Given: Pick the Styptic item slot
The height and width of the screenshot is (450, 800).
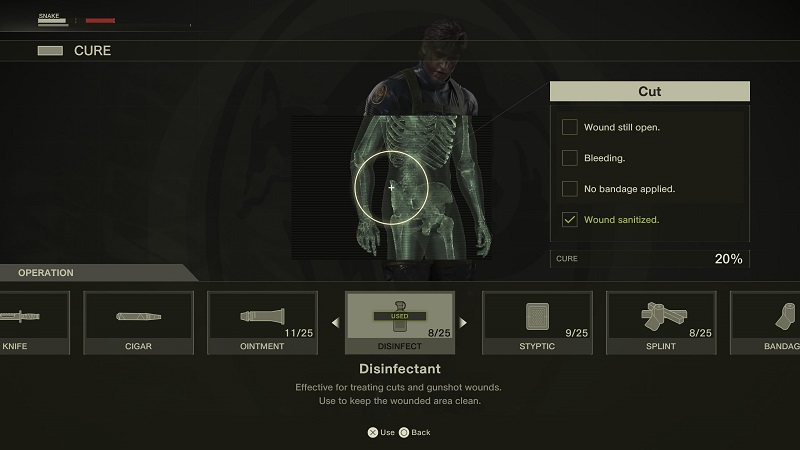Looking at the screenshot, I should pyautogui.click(x=537, y=322).
